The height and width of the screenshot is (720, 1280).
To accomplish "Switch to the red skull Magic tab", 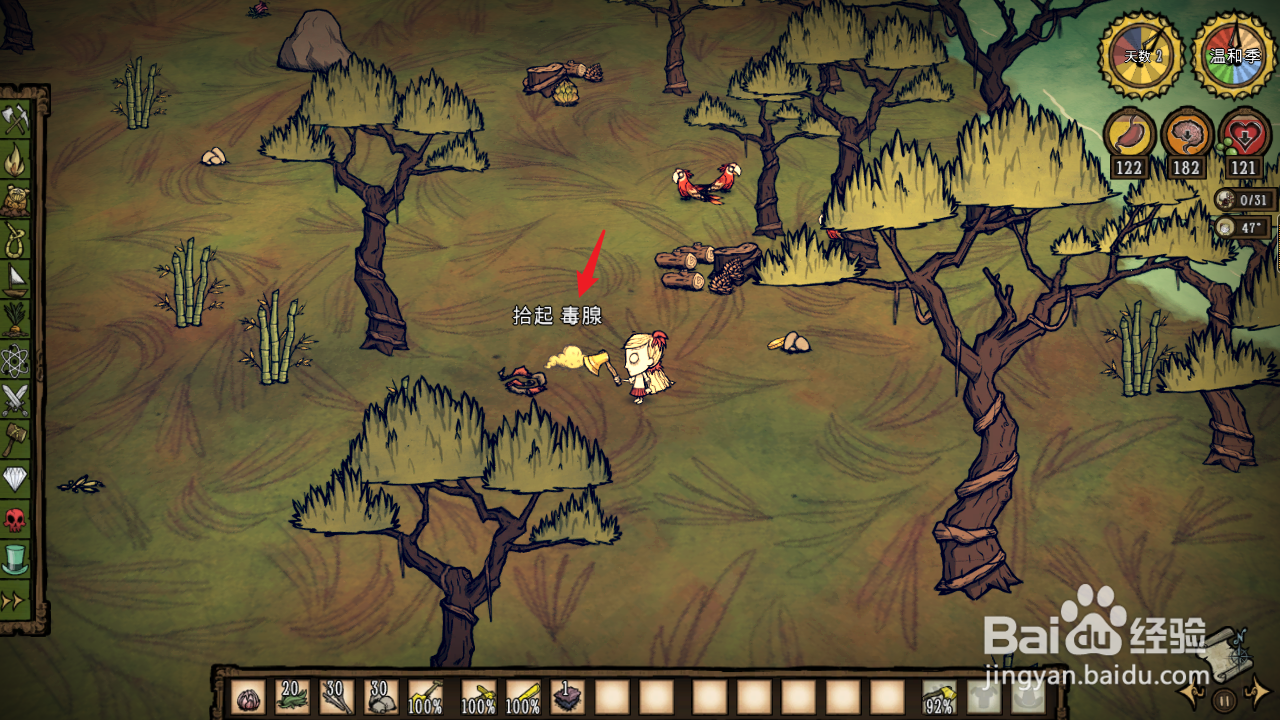I will pyautogui.click(x=17, y=519).
